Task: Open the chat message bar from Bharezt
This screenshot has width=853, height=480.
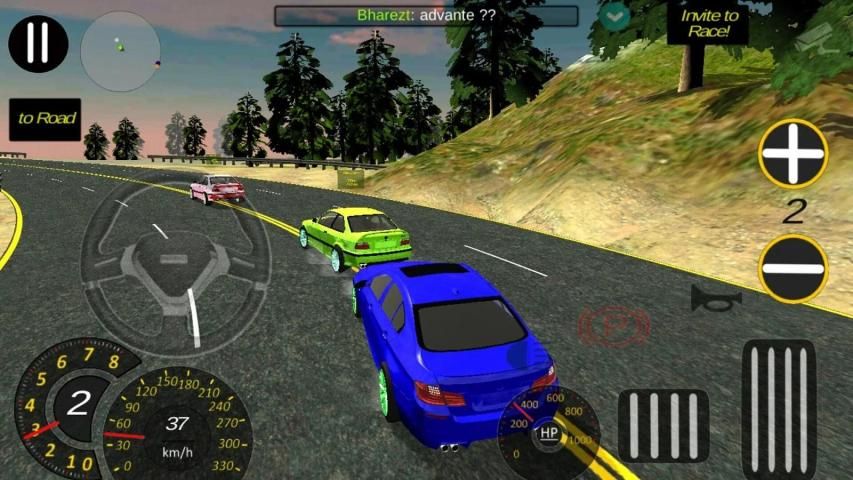Action: point(427,16)
